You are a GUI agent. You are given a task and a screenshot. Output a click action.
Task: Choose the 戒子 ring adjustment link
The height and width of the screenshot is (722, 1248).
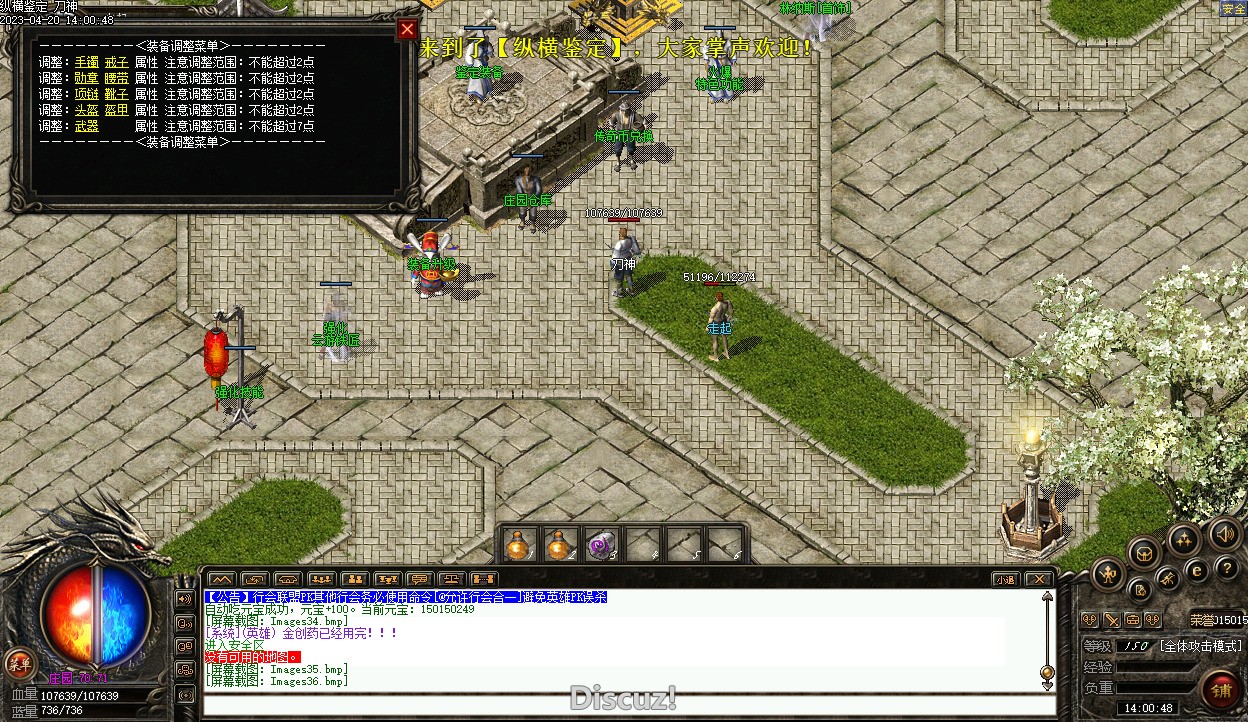(116, 62)
